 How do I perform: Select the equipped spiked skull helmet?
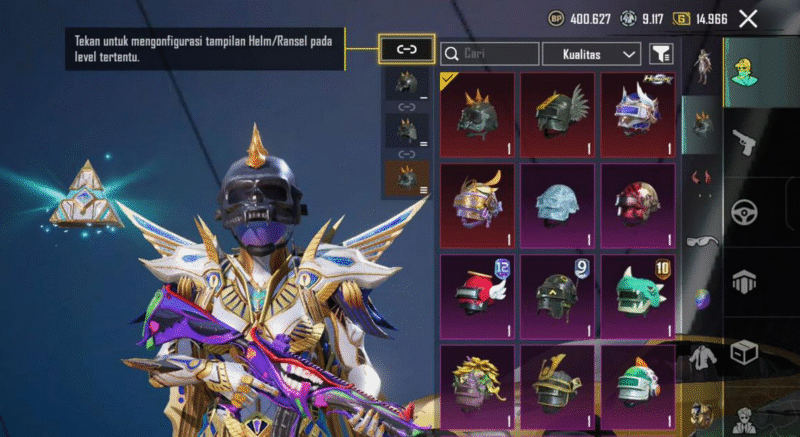476,115
